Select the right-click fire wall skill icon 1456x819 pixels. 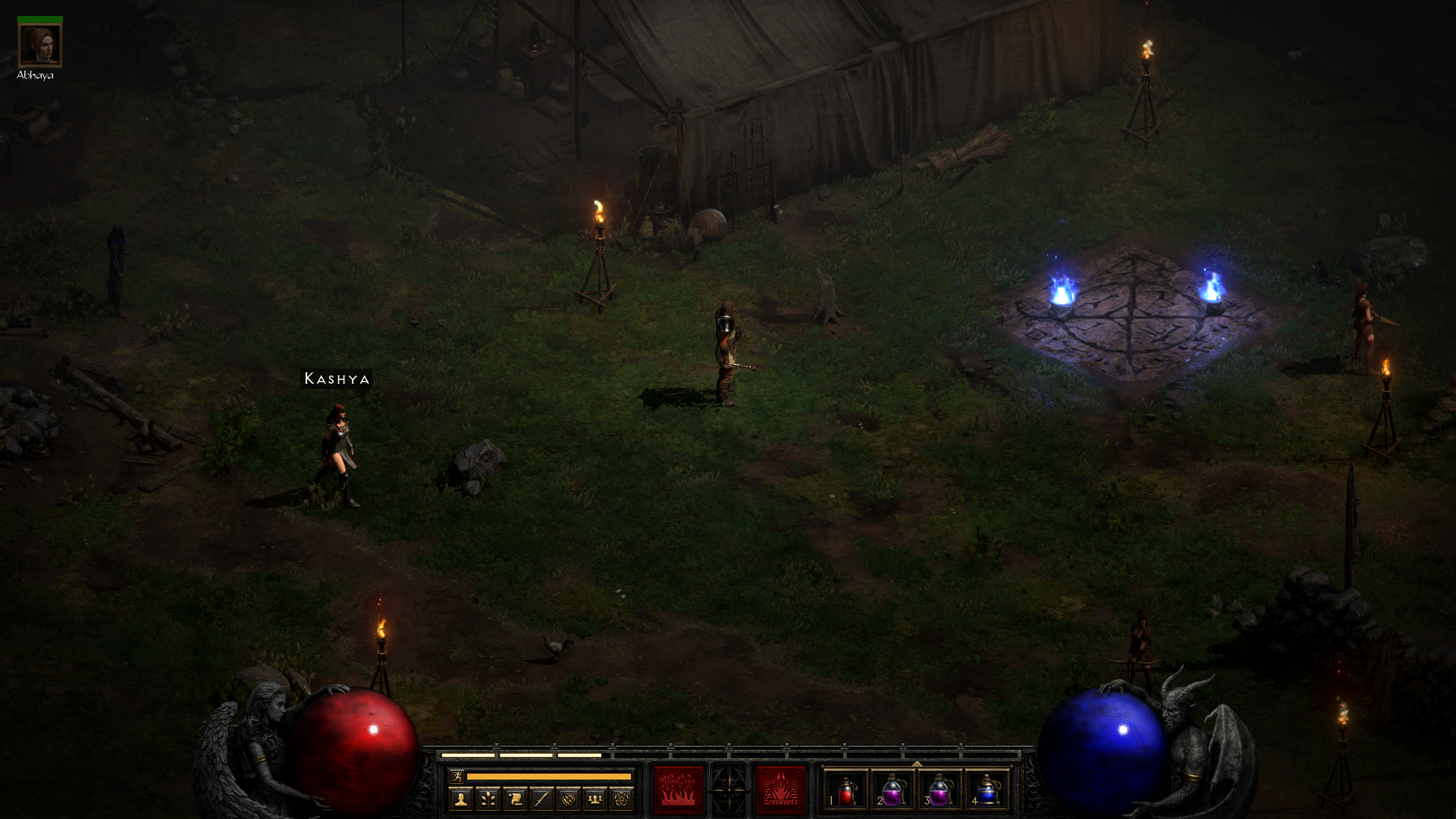[x=780, y=790]
